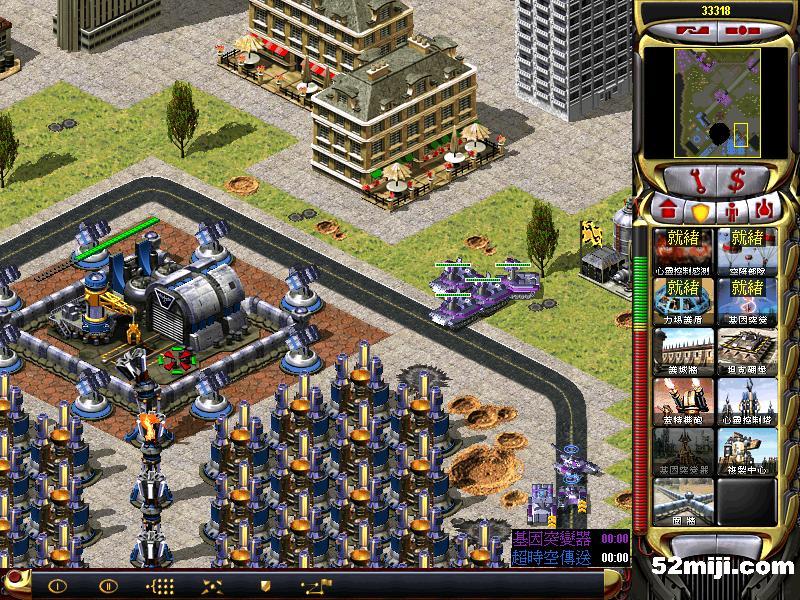Build the 蓋特機砲 gattling cannon
800x600 pixels.
pos(684,400)
